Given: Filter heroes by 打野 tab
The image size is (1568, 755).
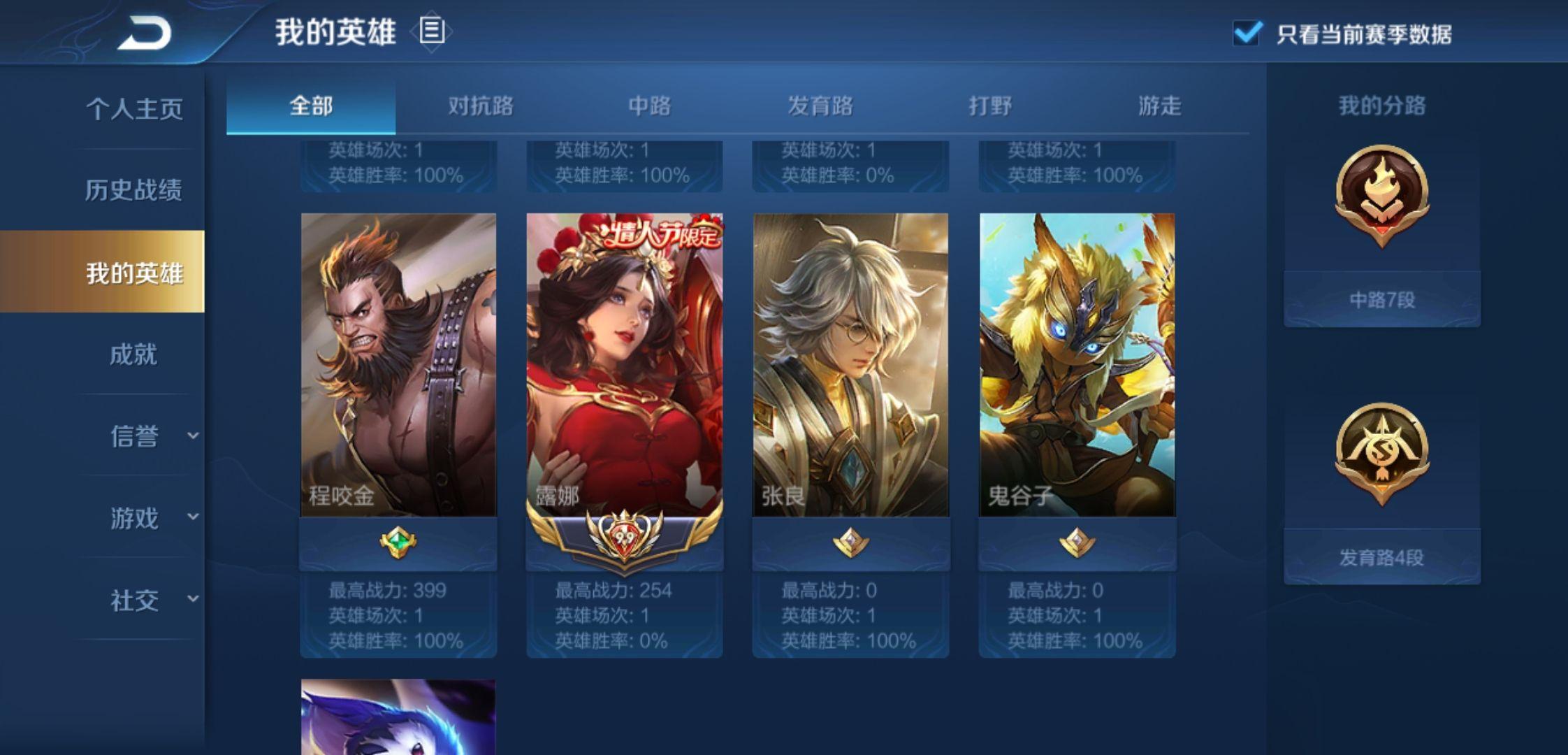Looking at the screenshot, I should pyautogui.click(x=990, y=106).
